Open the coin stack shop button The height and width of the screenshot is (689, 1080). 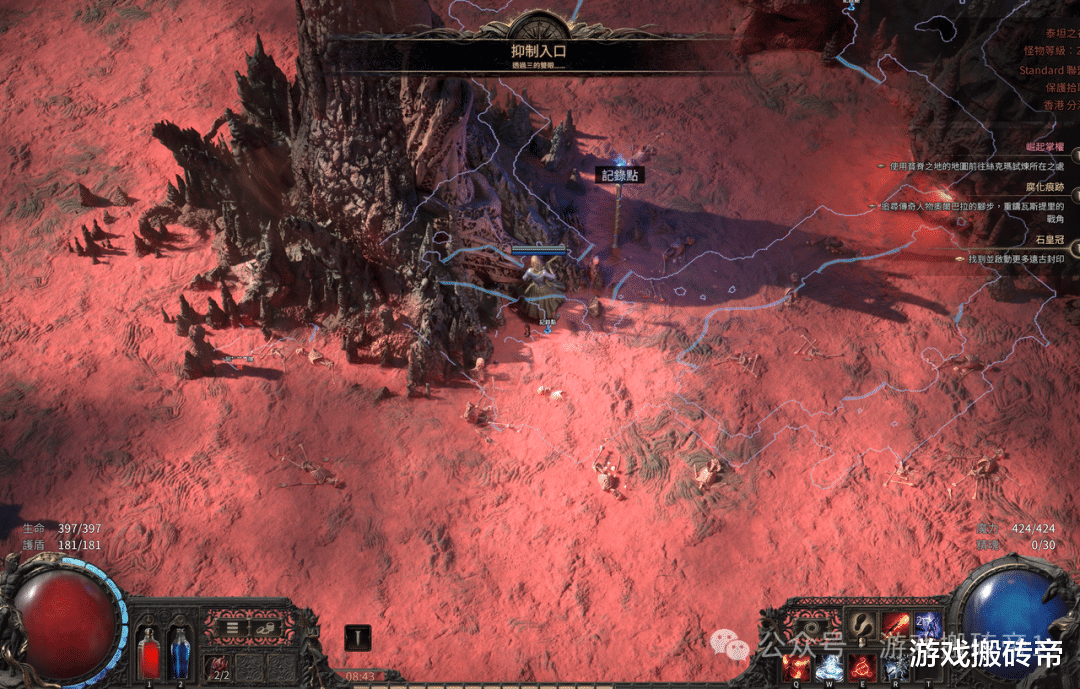264,628
